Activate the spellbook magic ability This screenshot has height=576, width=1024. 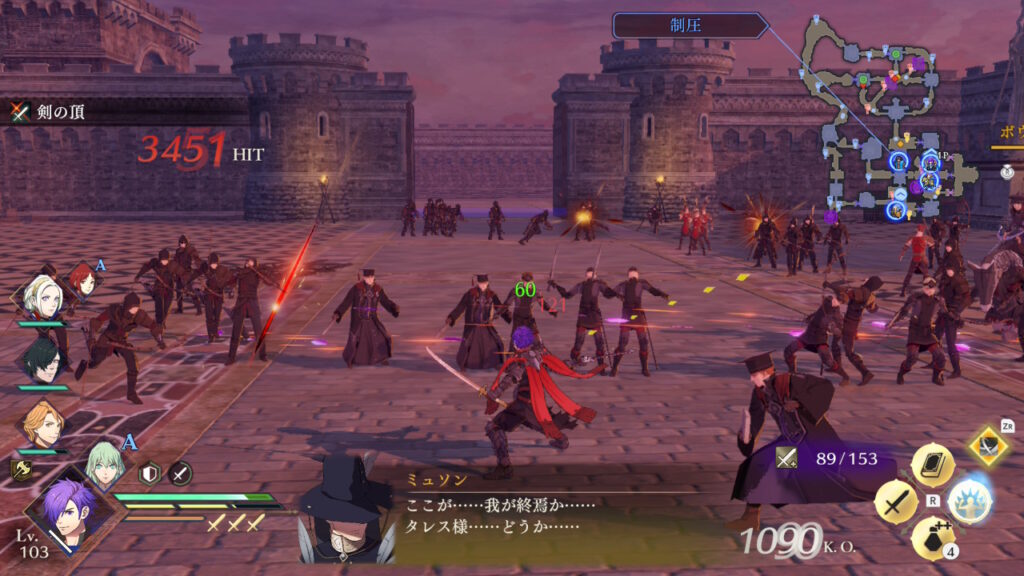tap(932, 464)
